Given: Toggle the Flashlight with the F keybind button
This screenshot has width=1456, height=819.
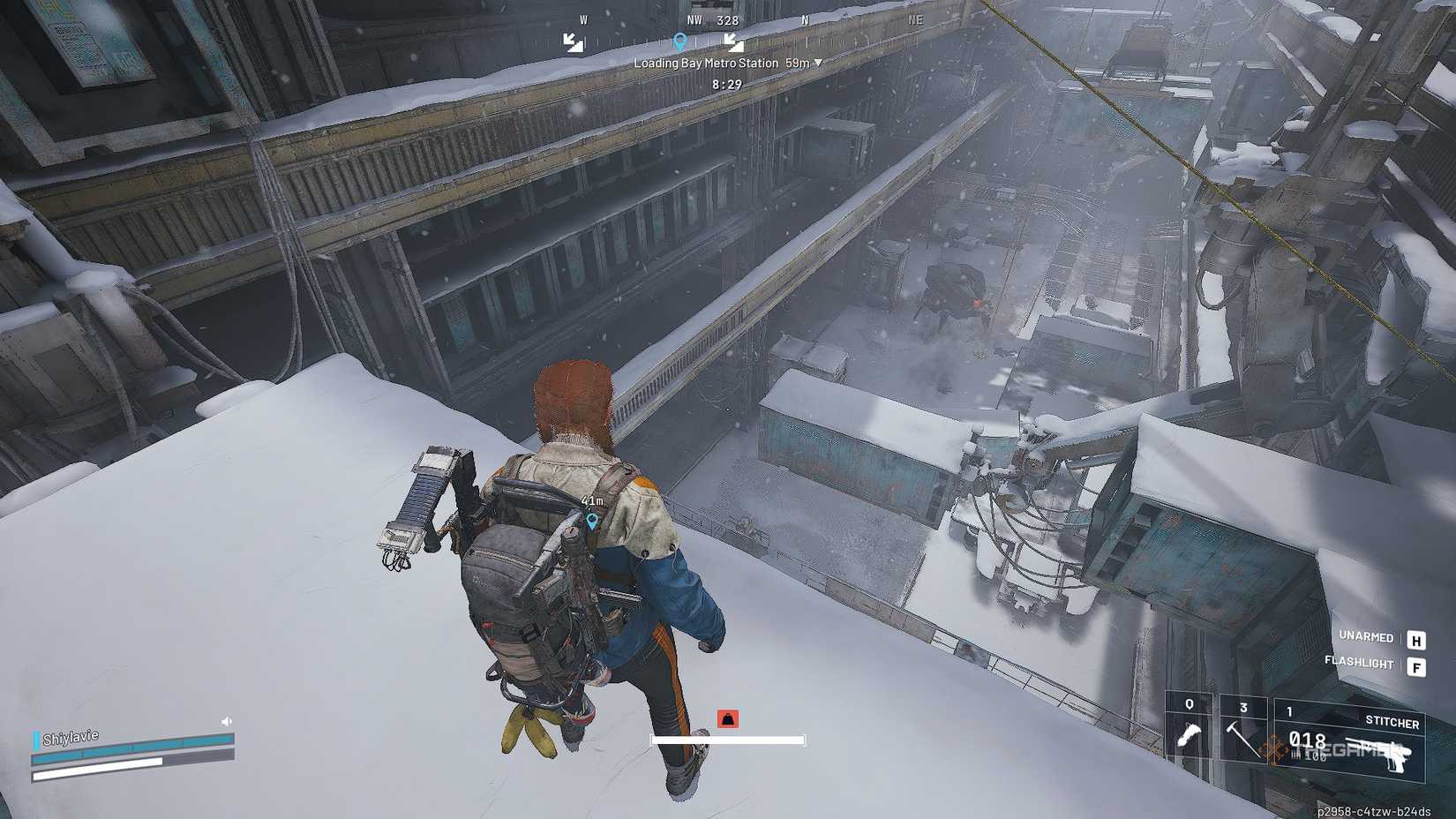Looking at the screenshot, I should tap(1418, 668).
